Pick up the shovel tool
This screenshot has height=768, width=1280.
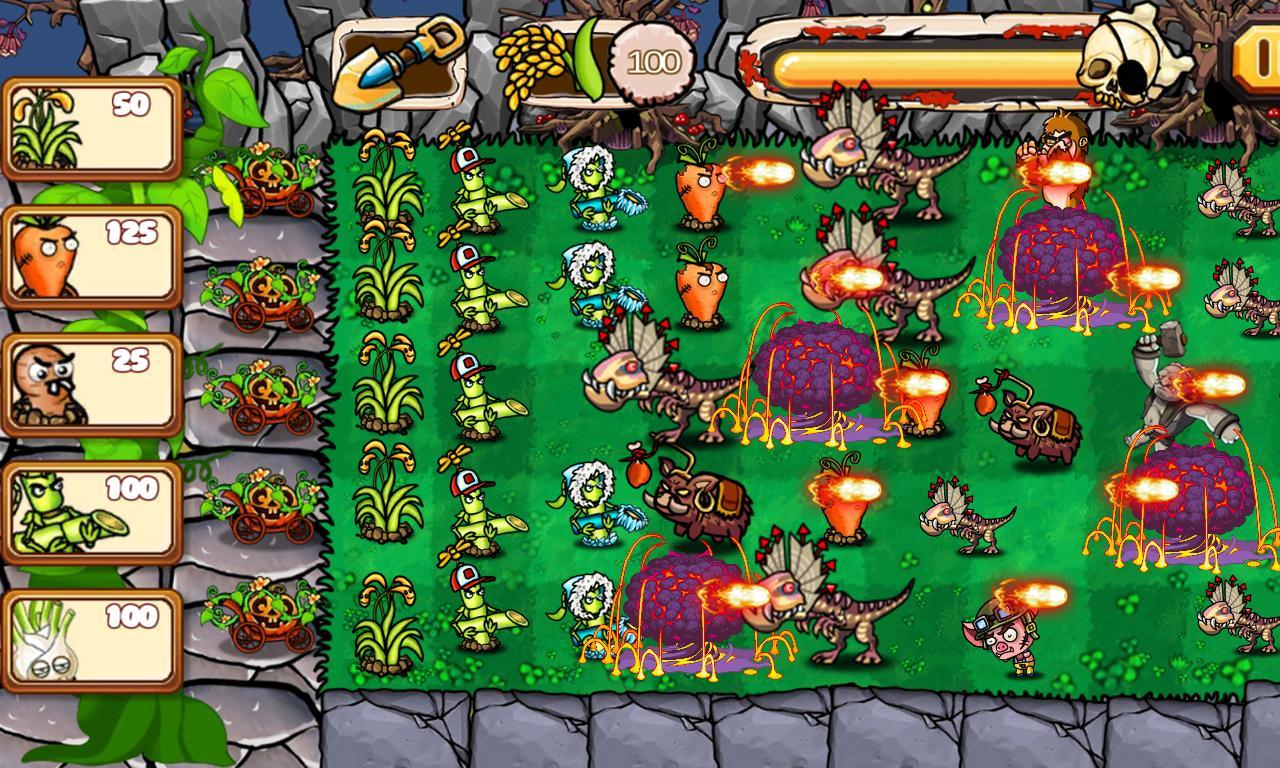[405, 58]
